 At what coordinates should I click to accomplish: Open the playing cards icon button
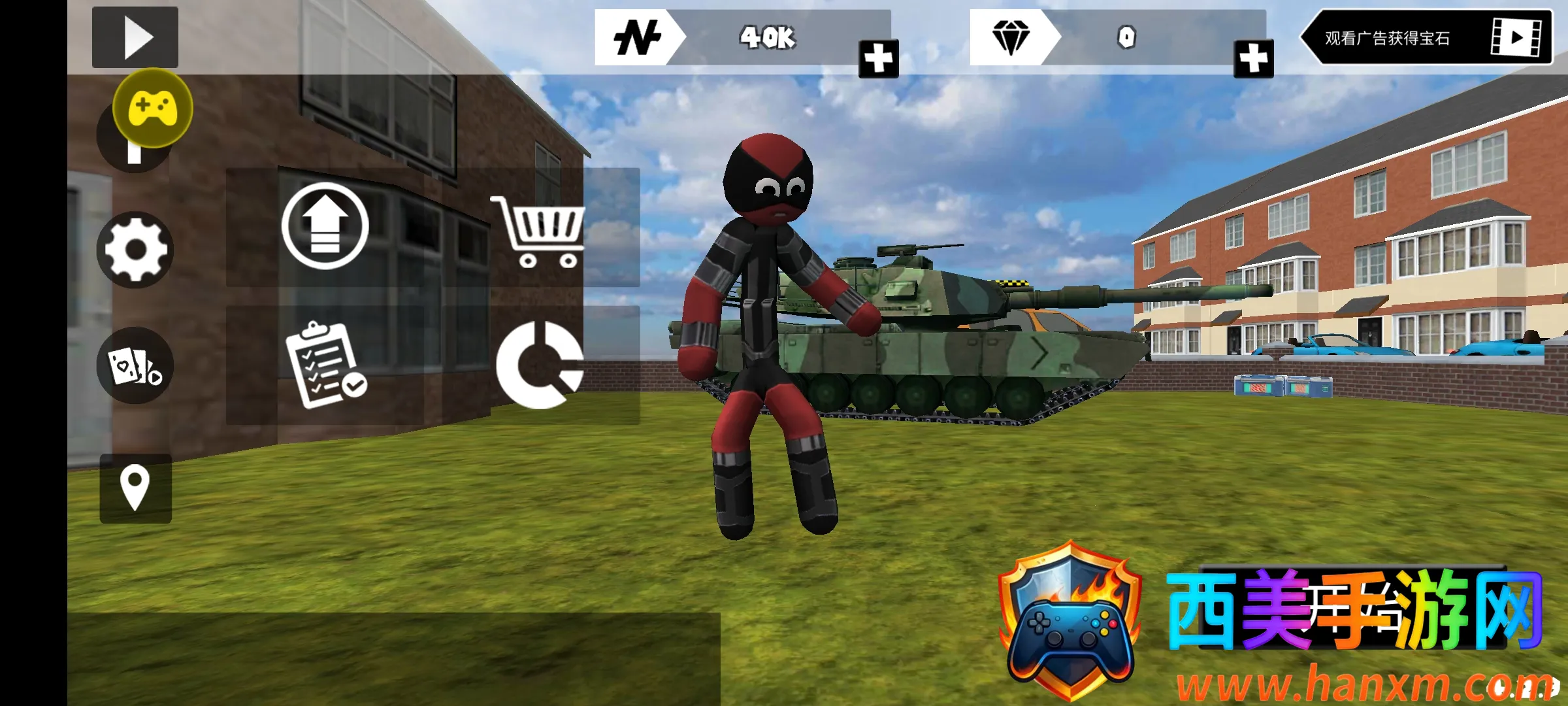click(x=135, y=365)
